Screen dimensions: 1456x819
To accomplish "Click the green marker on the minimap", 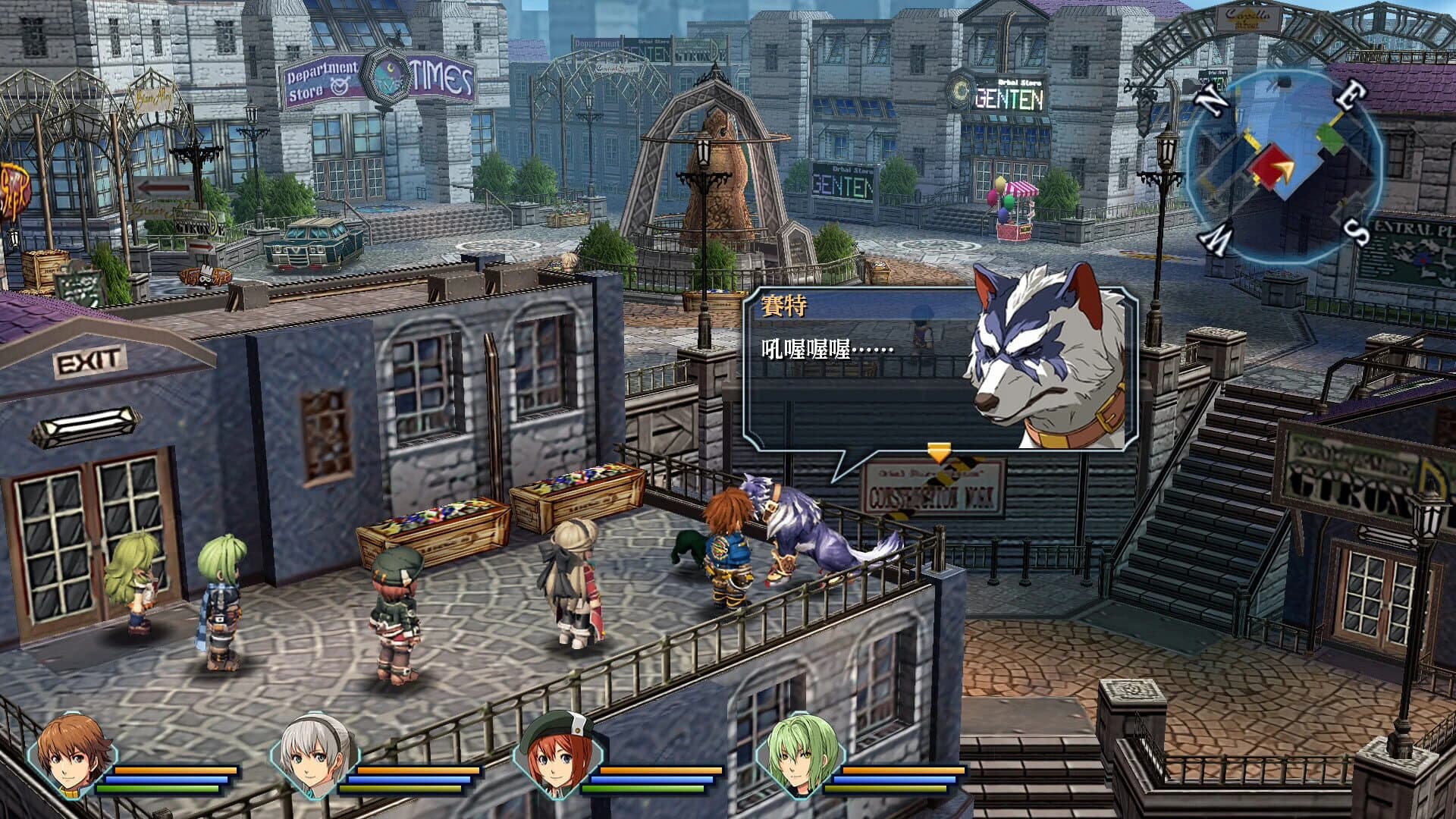I will pos(1329,139).
